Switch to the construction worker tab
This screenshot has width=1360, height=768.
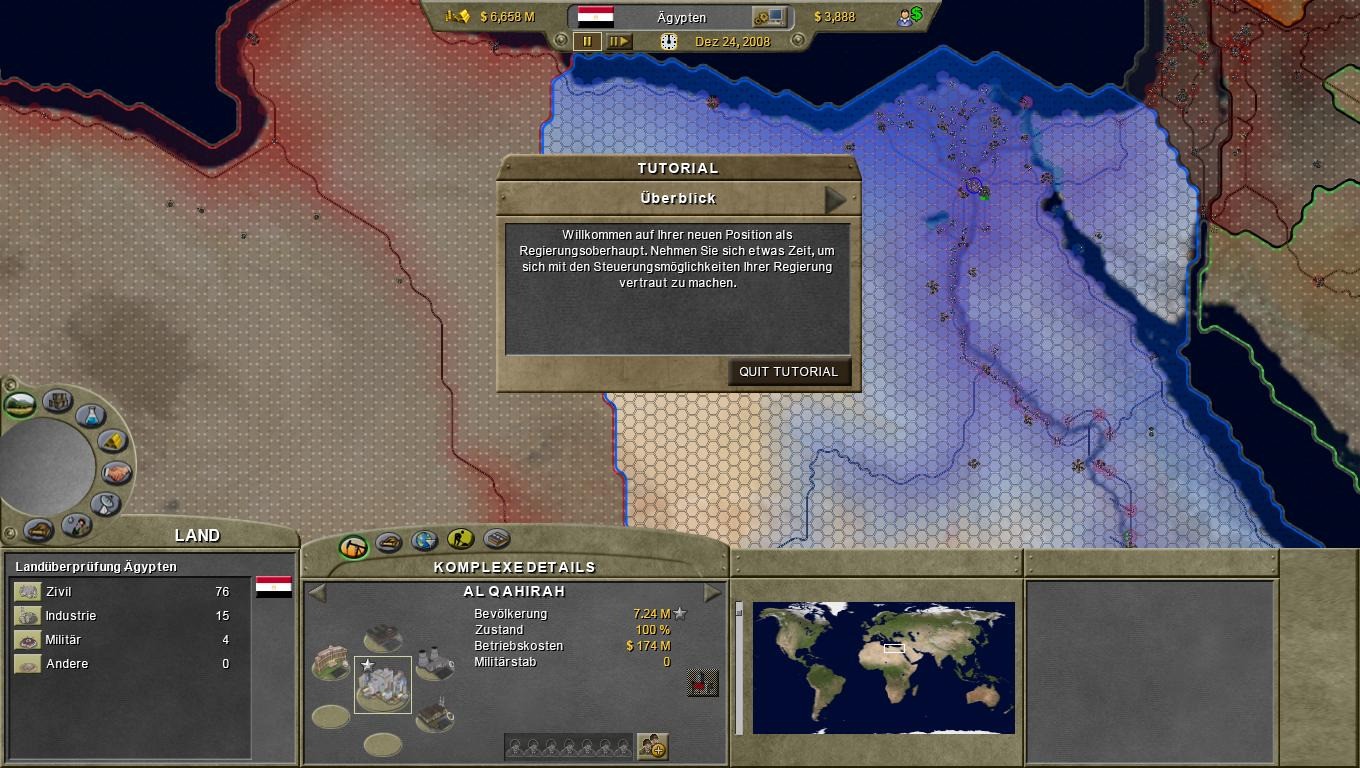point(460,541)
